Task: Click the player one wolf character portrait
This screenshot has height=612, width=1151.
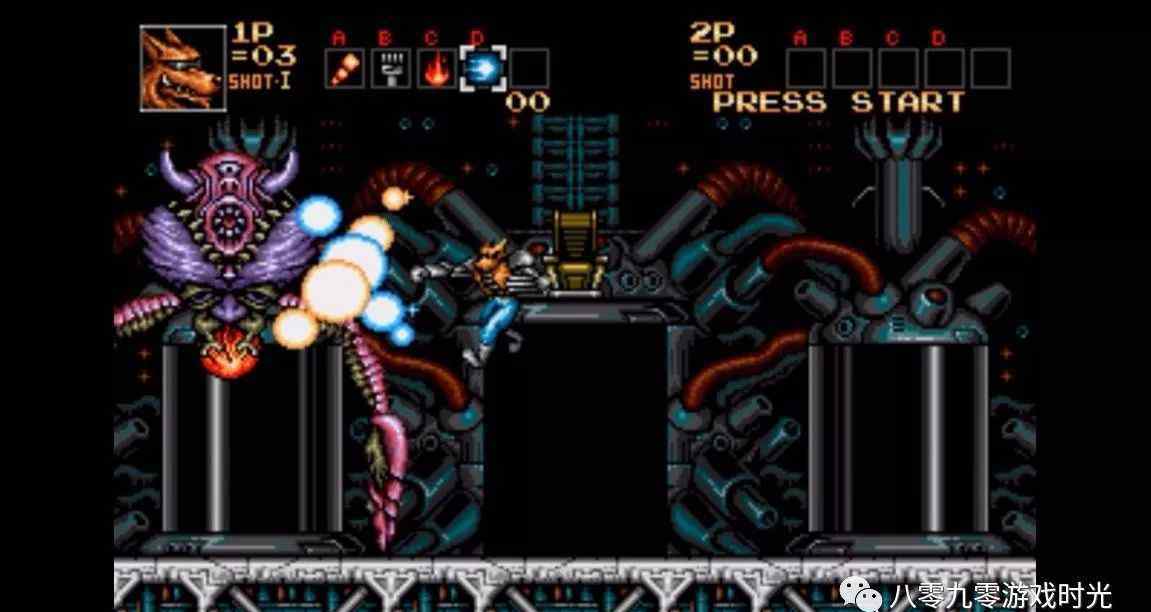Action: point(183,68)
